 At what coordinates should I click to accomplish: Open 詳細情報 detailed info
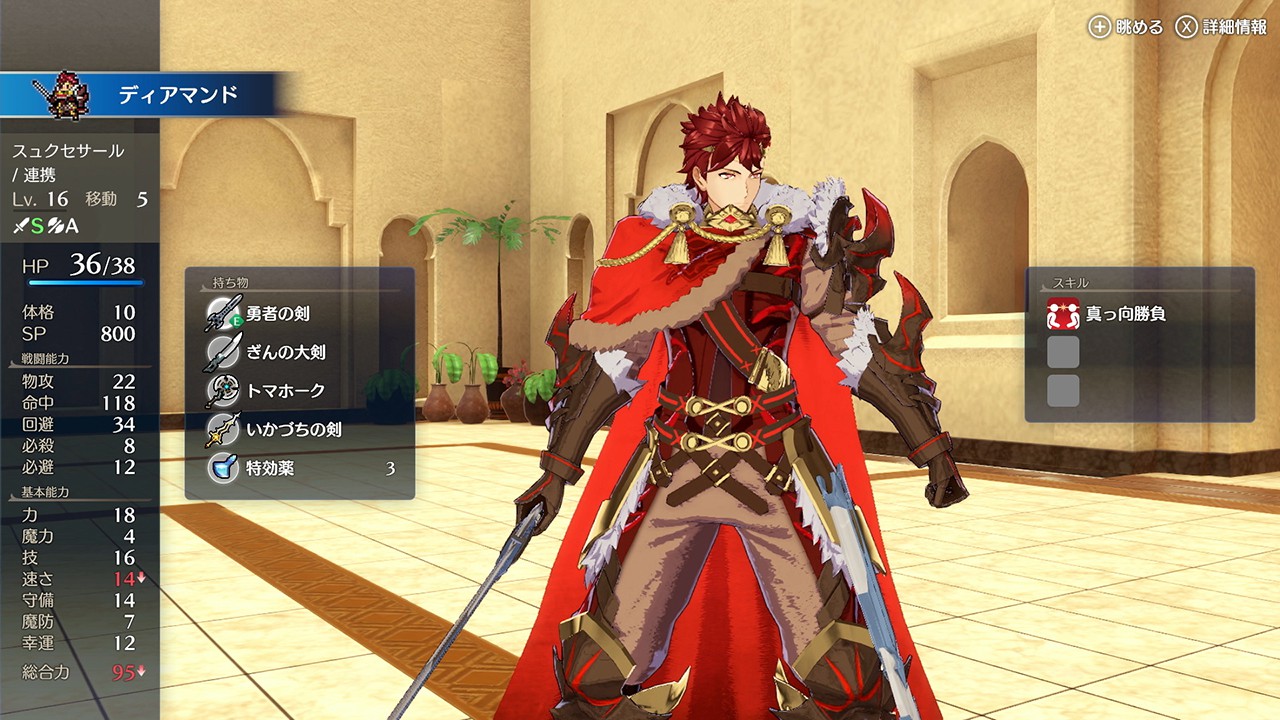[x=1221, y=27]
